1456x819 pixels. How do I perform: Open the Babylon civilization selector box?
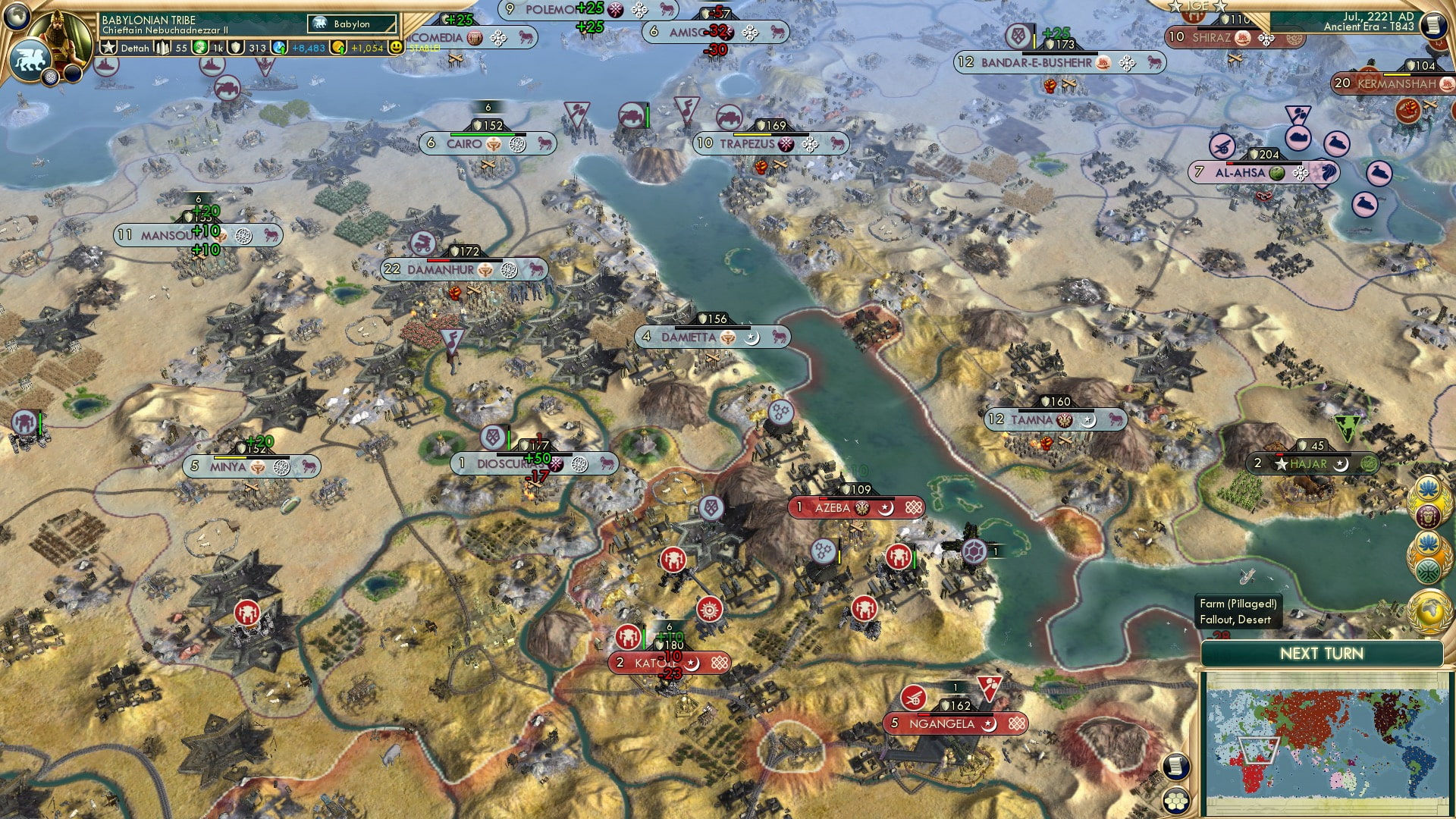coord(351,24)
